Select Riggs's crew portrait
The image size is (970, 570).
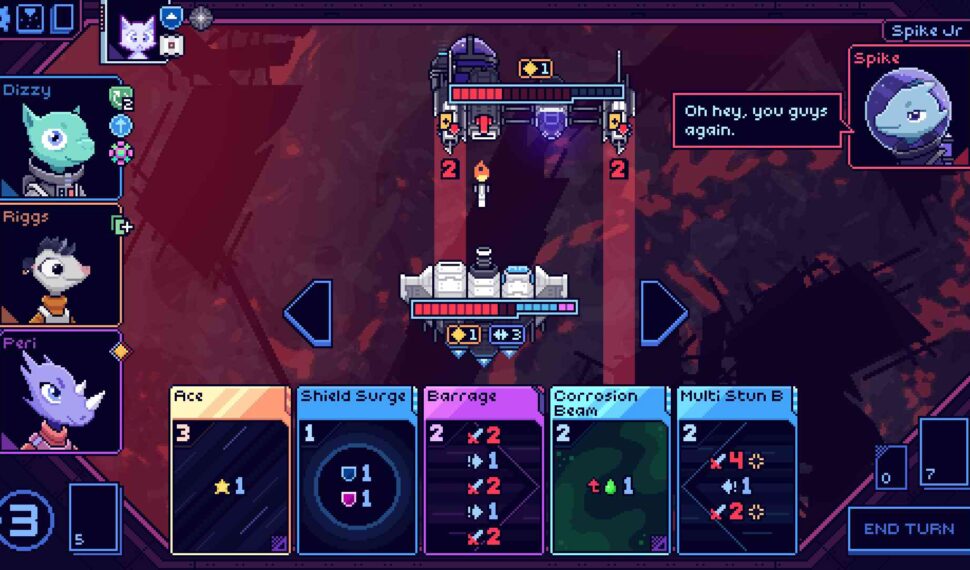pos(60,266)
